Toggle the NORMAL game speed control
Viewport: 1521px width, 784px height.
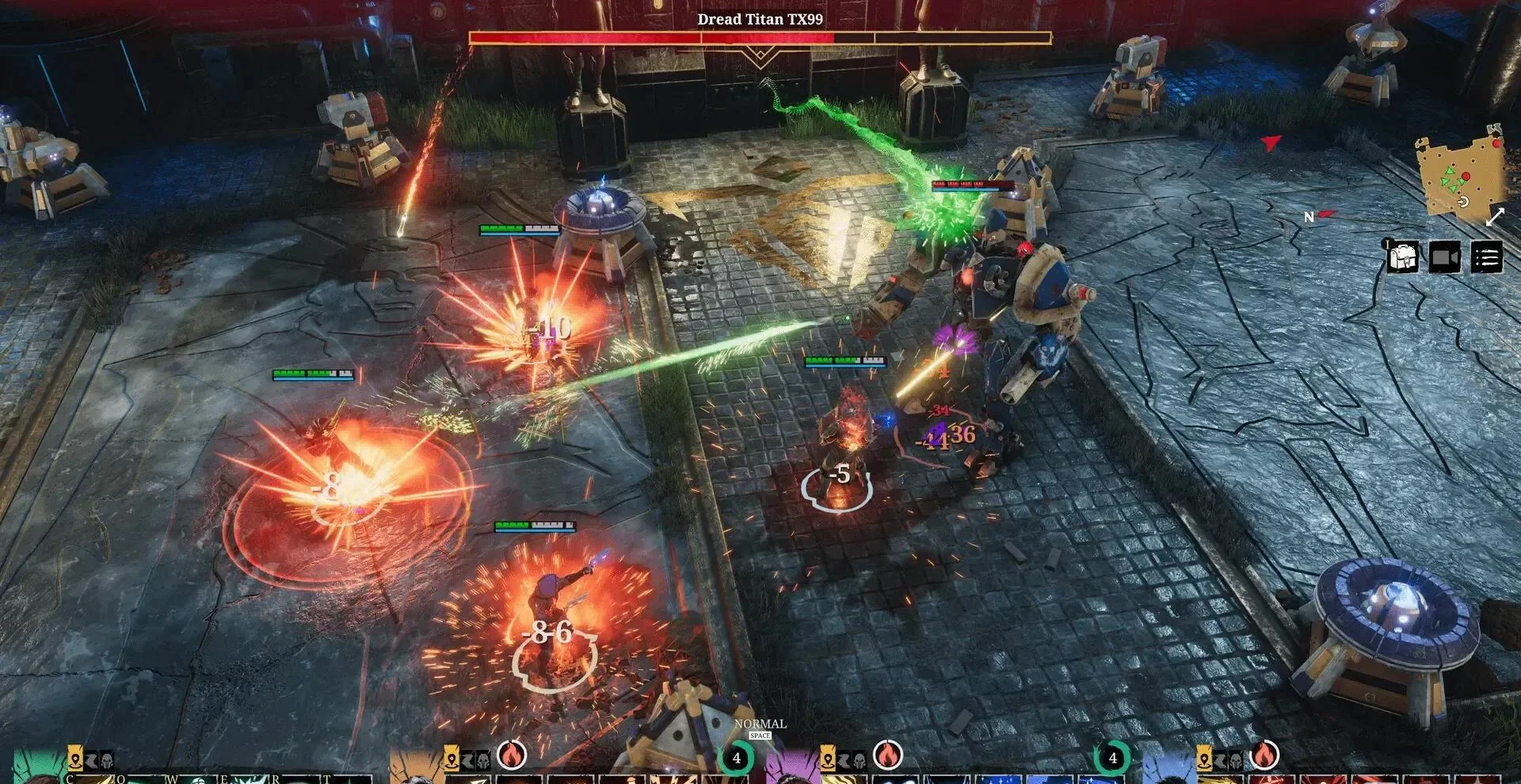point(760,725)
